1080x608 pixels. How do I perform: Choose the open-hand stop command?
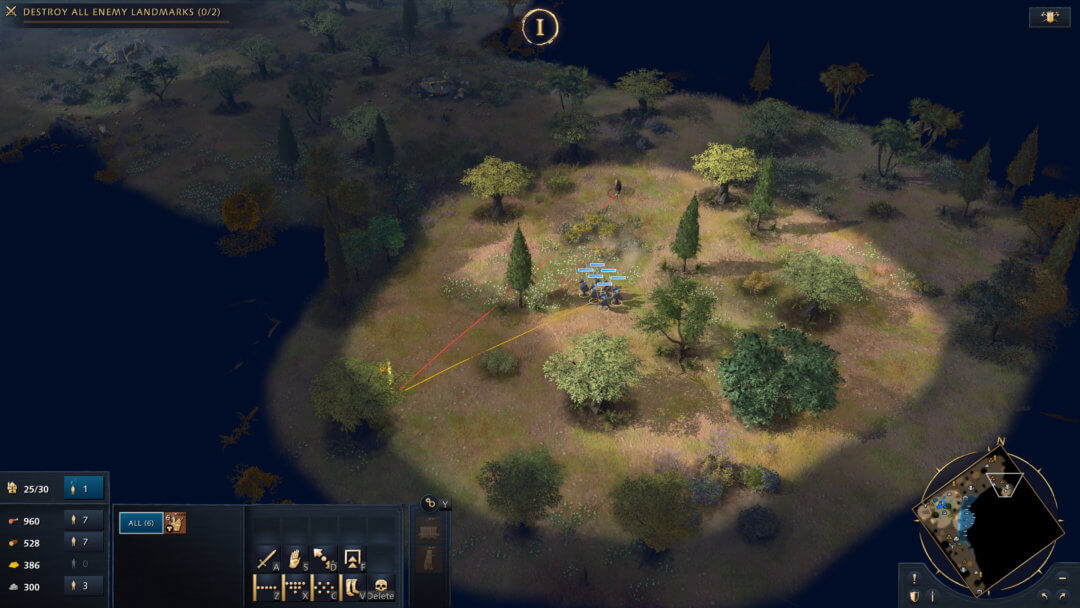coord(296,559)
